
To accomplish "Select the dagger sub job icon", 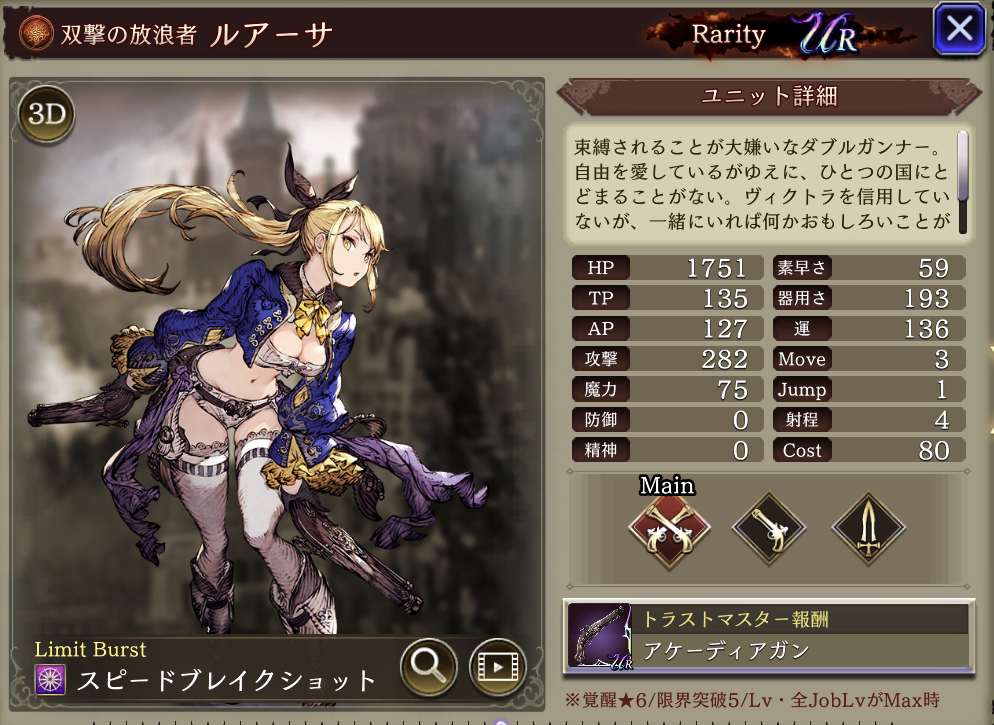I will [x=868, y=530].
